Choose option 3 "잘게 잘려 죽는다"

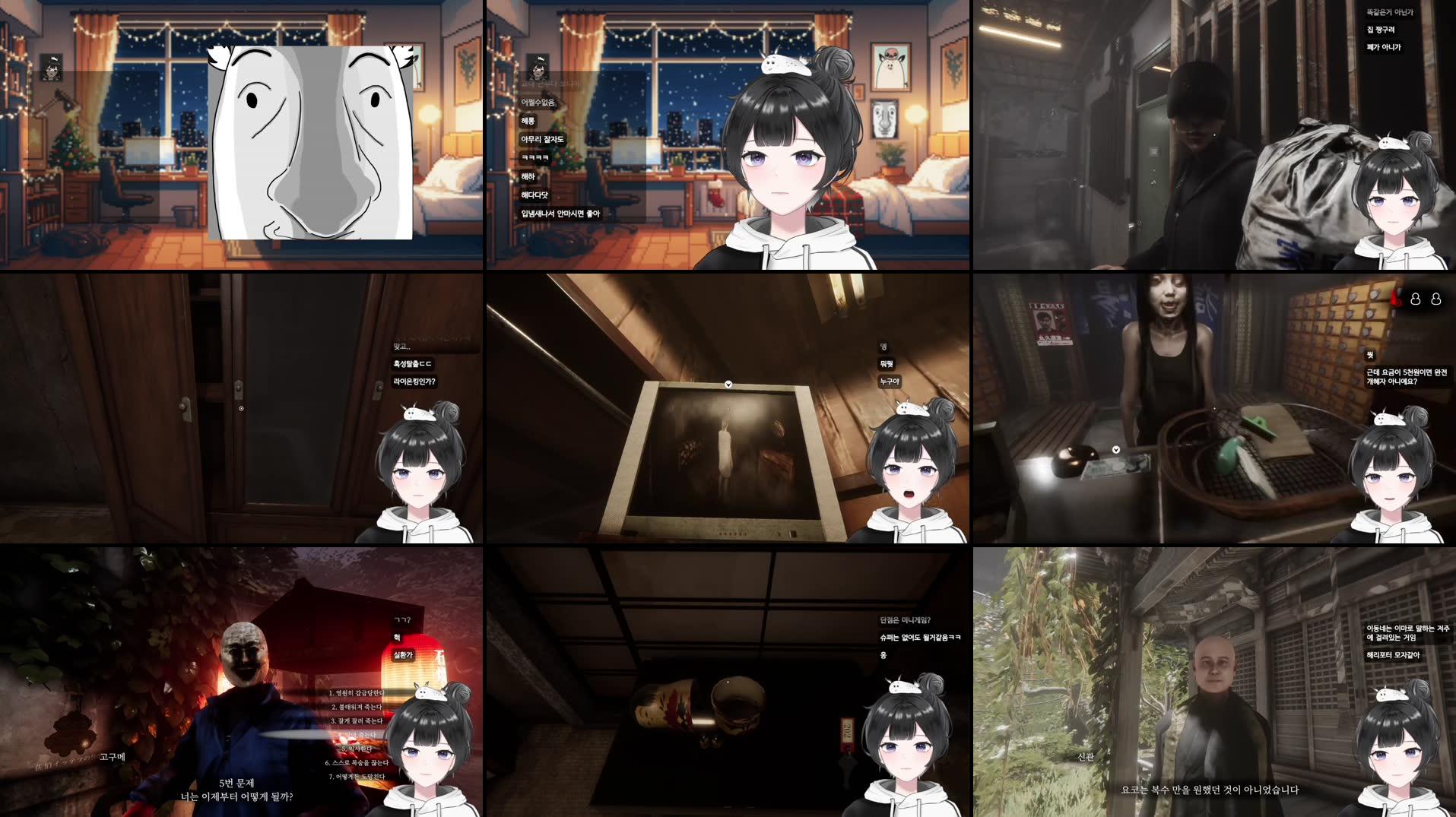click(x=357, y=720)
